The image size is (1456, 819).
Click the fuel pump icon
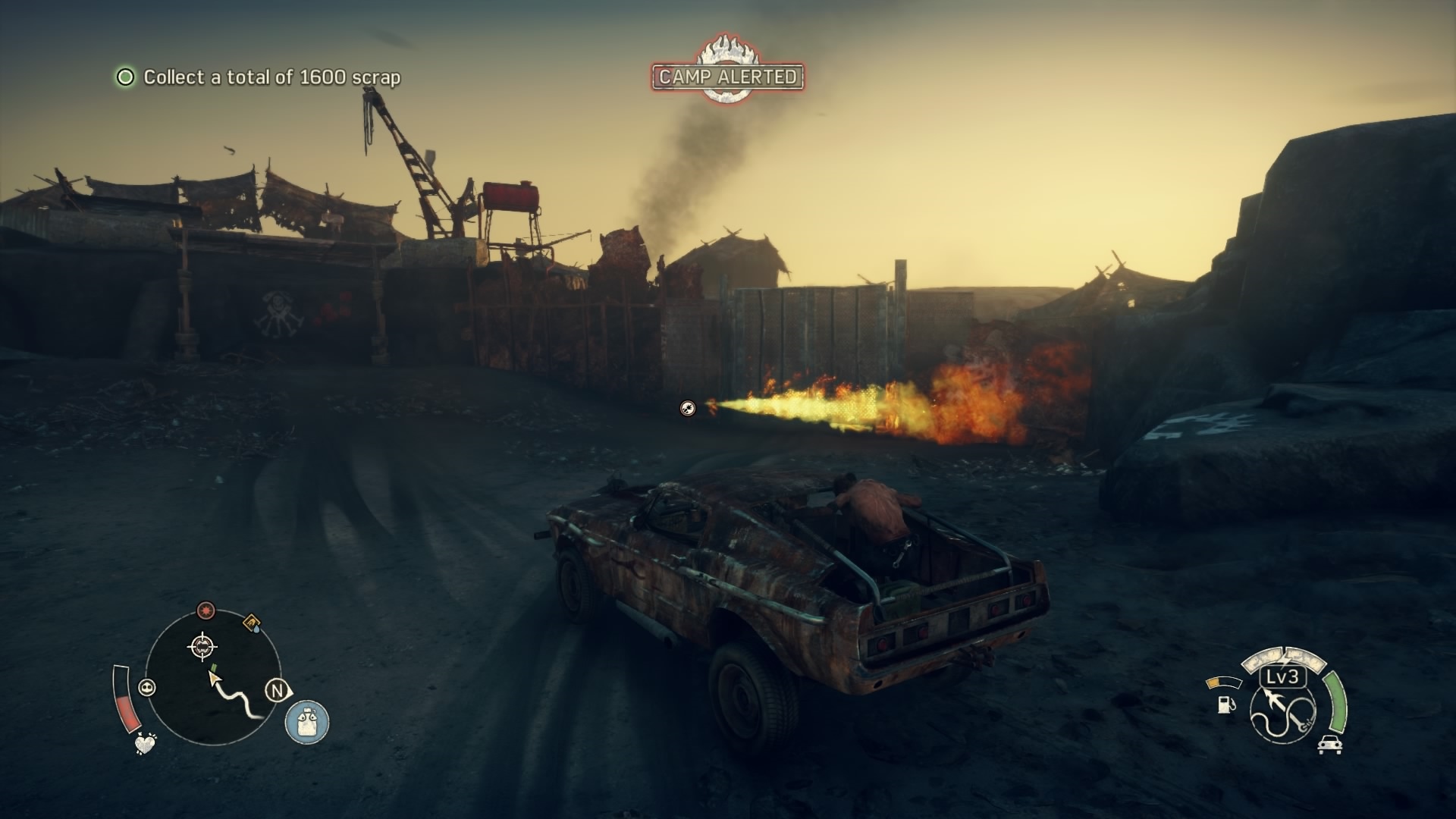click(1225, 704)
